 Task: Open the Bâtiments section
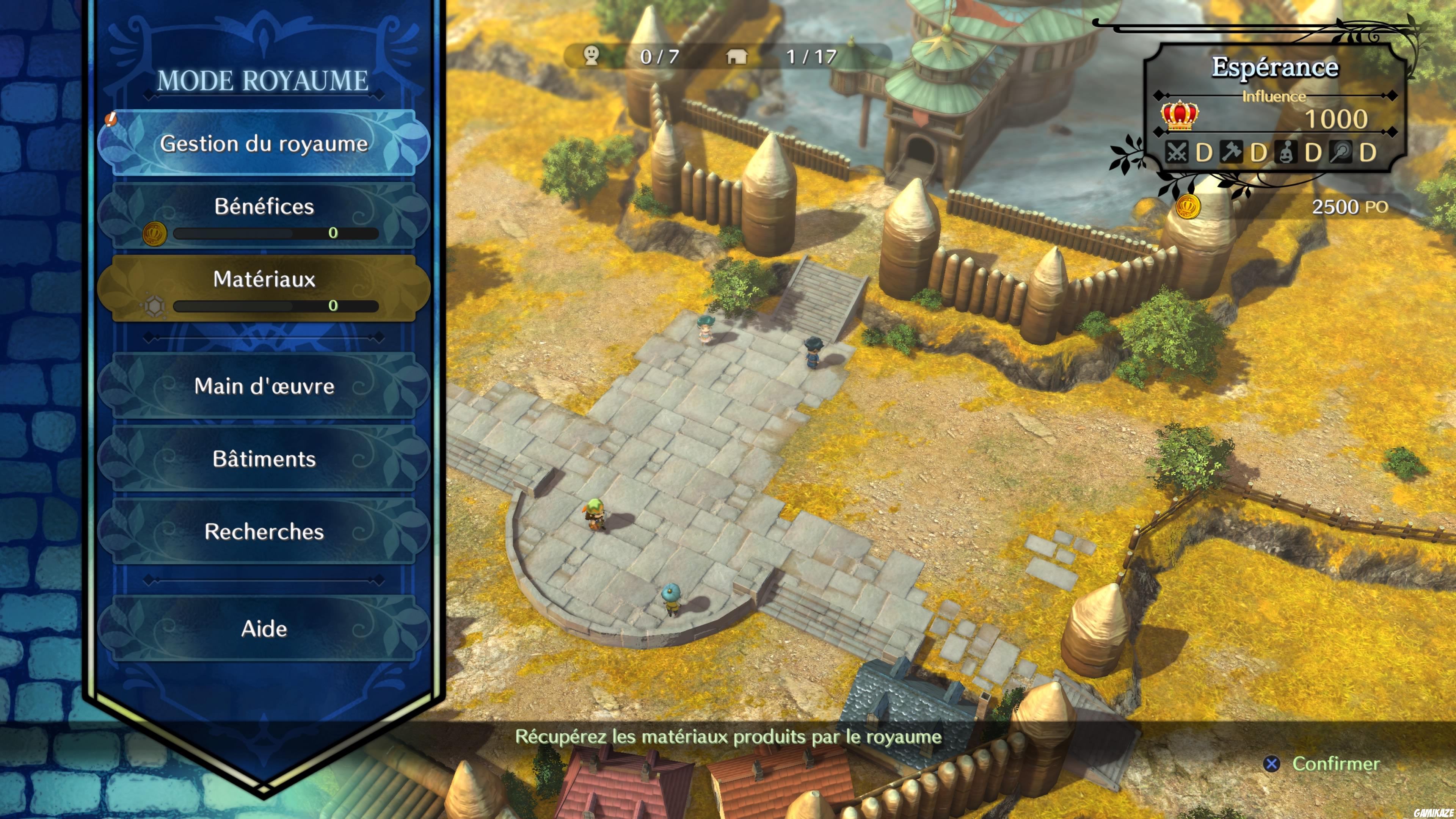click(x=264, y=460)
